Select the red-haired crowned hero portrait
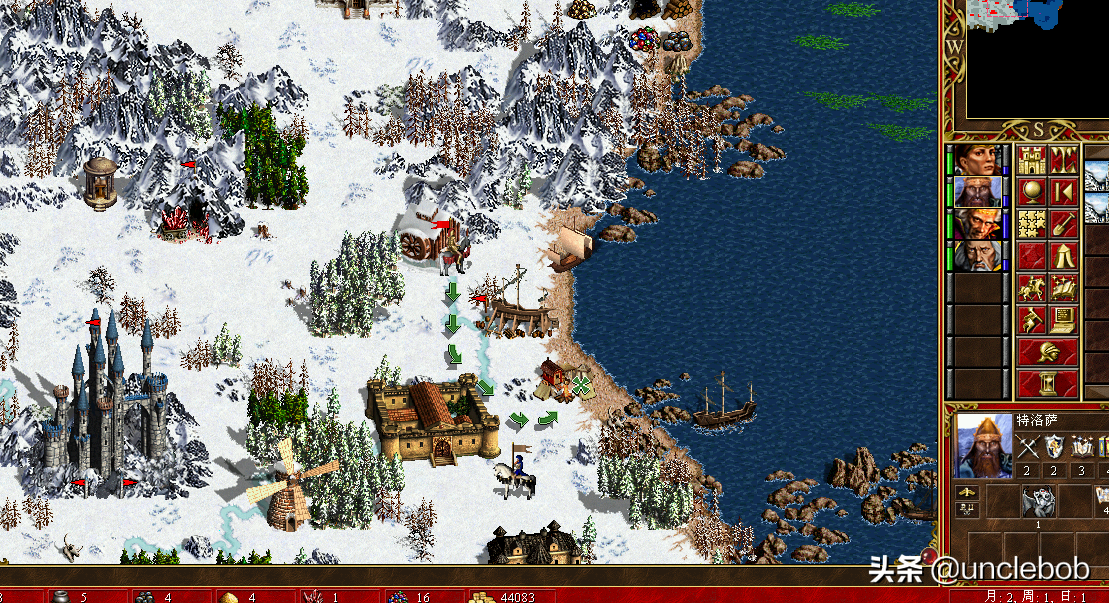 click(980, 223)
